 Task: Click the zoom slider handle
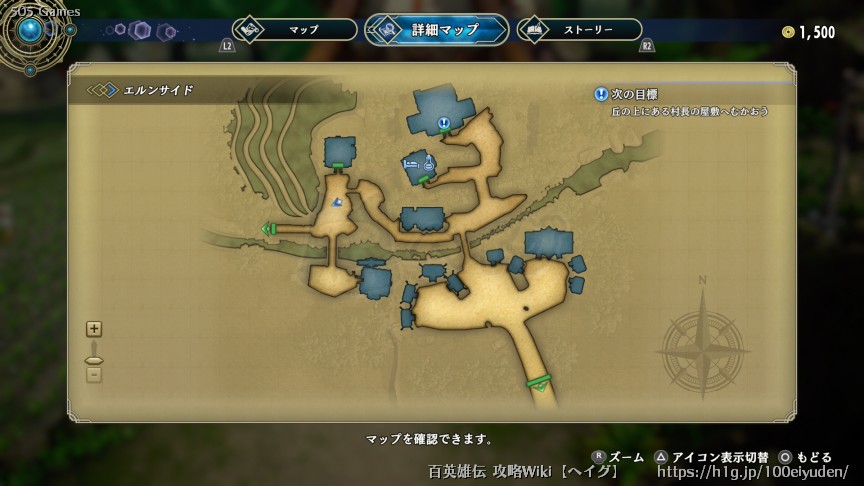pos(94,360)
